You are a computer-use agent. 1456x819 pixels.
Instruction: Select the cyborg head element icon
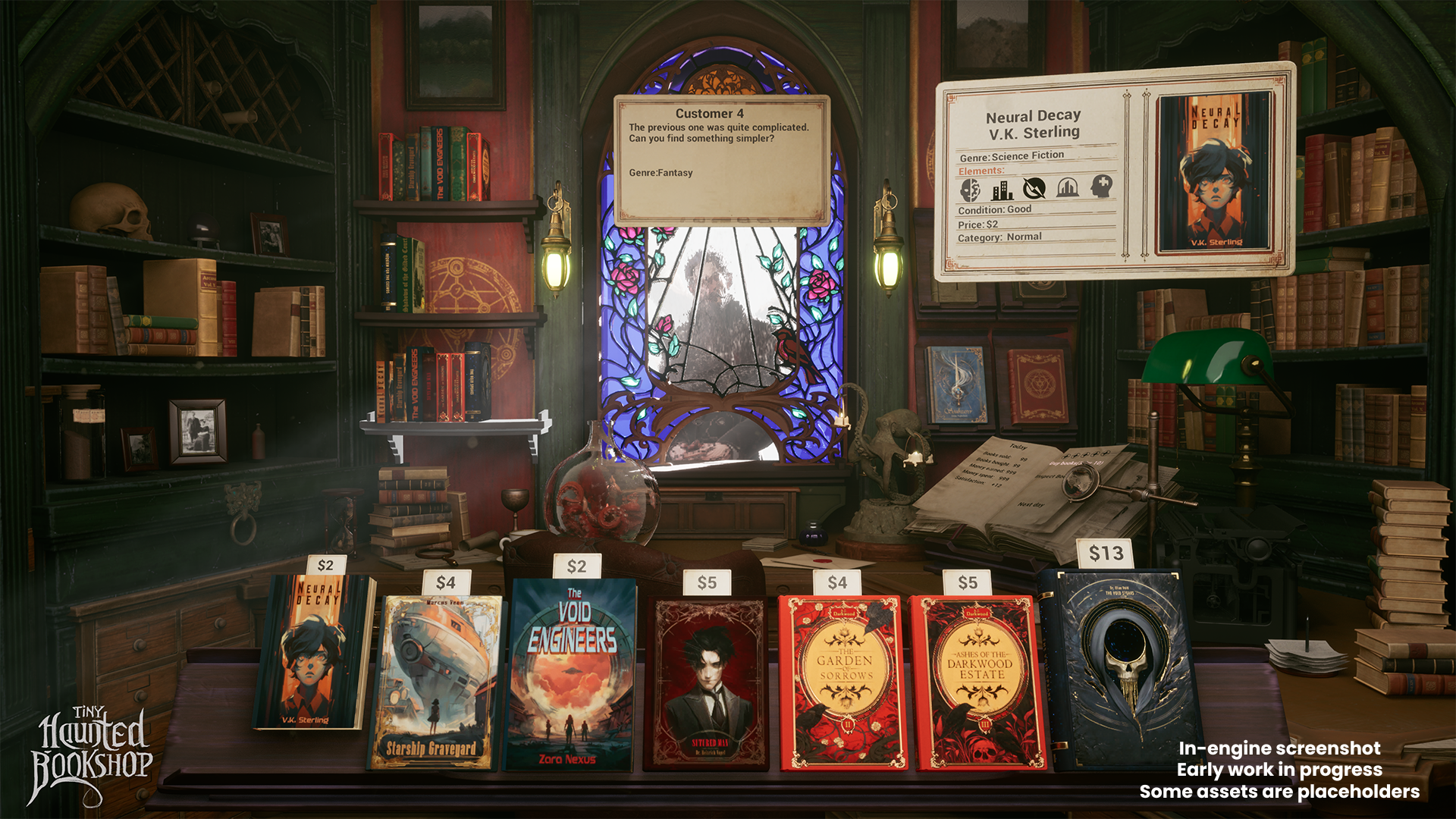pos(971,190)
